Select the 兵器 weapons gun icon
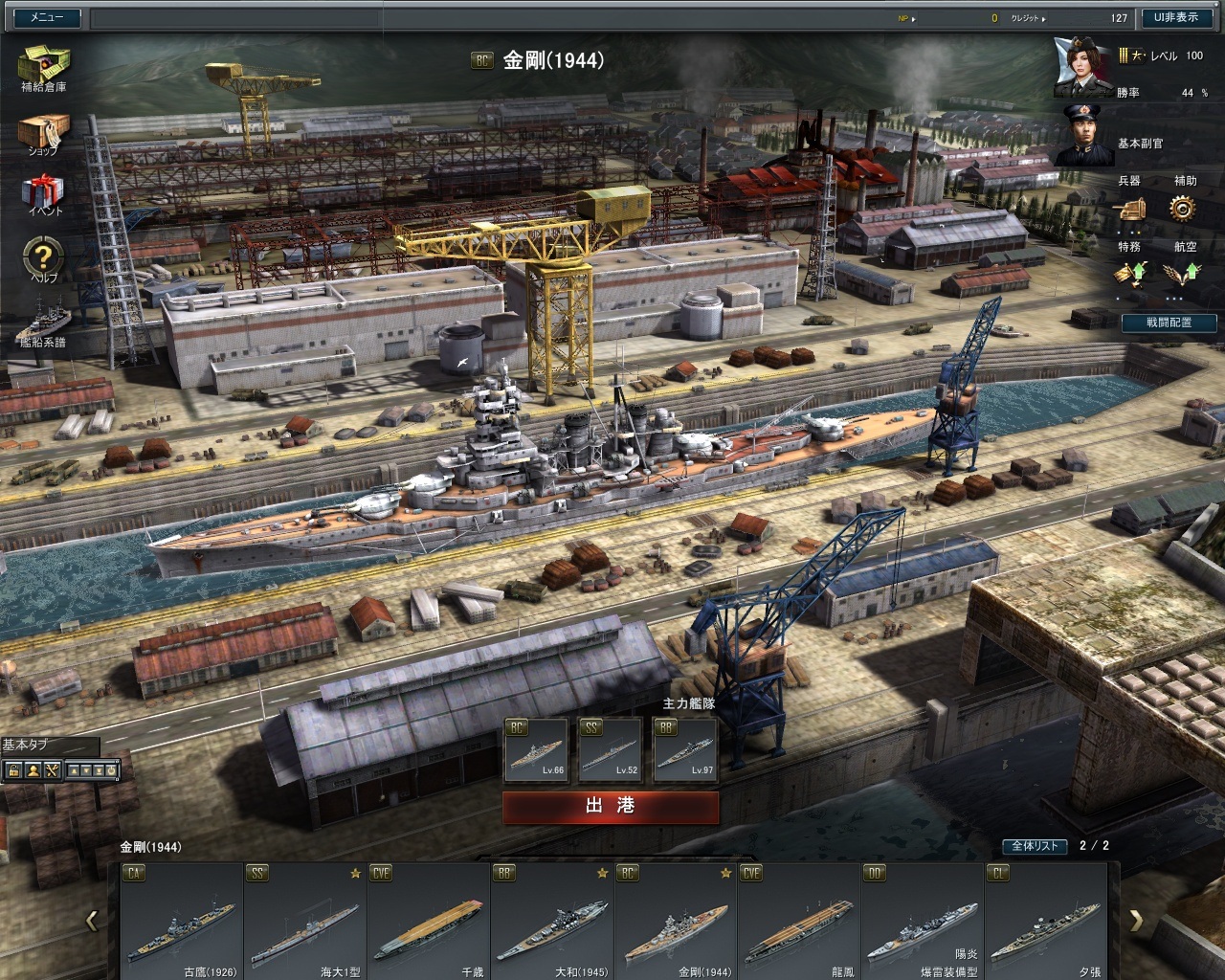 coord(1129,208)
